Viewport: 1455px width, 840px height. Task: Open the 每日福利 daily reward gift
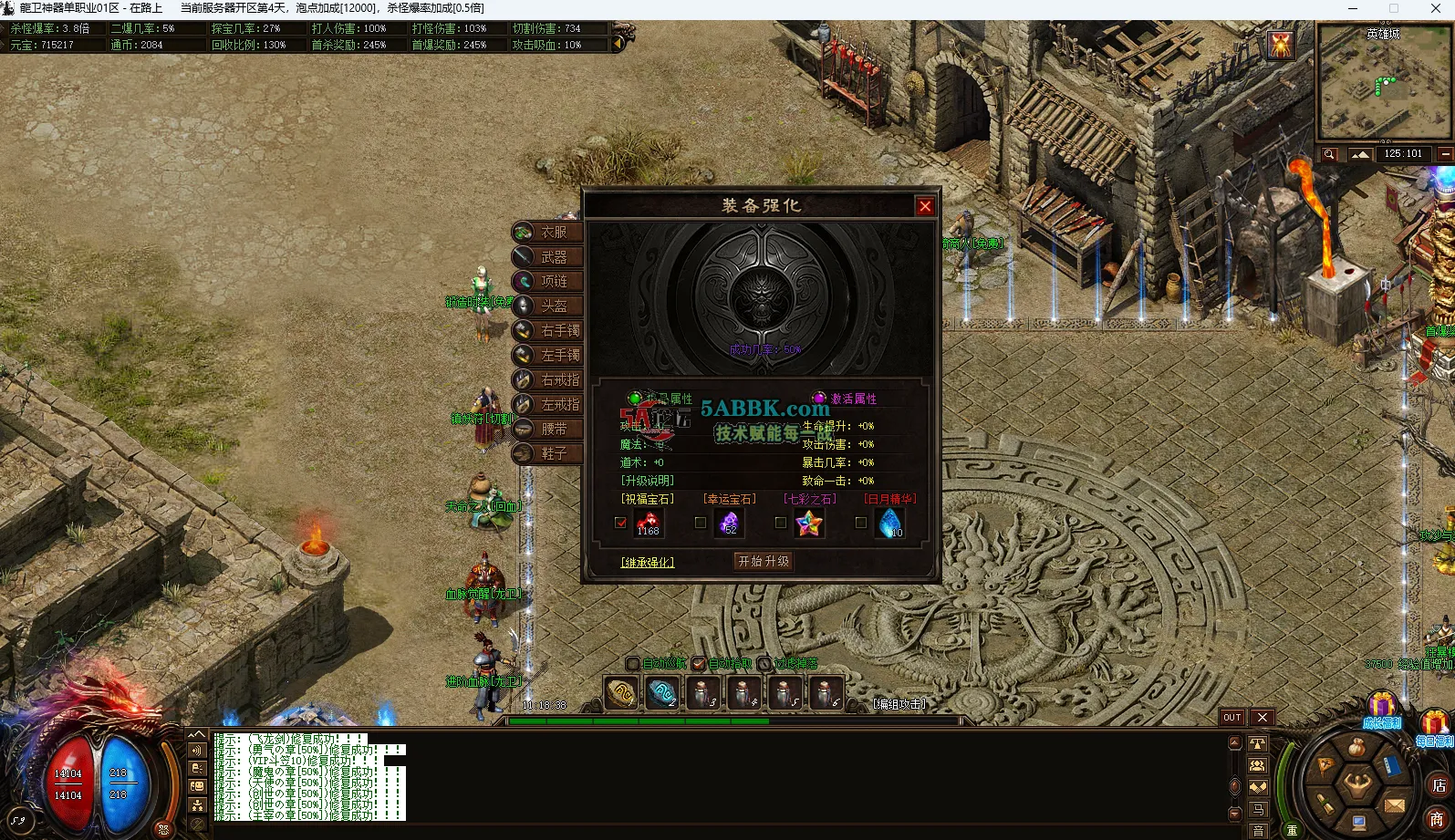1434,727
